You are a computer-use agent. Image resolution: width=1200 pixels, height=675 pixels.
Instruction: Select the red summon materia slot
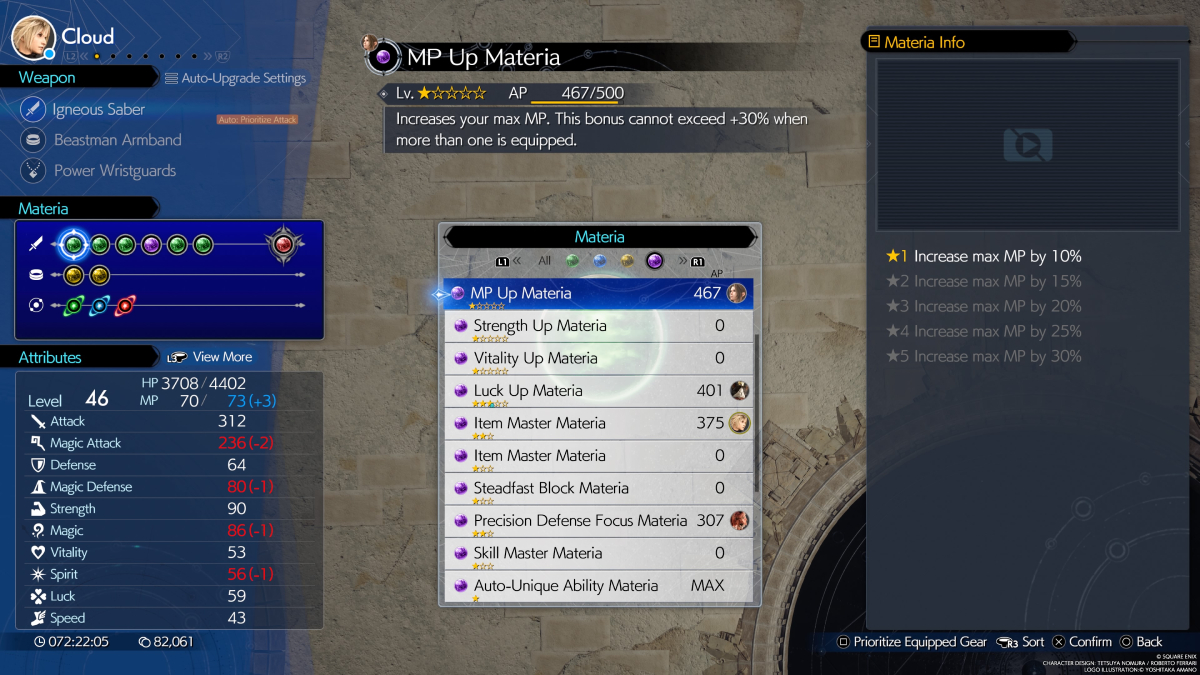click(x=283, y=244)
